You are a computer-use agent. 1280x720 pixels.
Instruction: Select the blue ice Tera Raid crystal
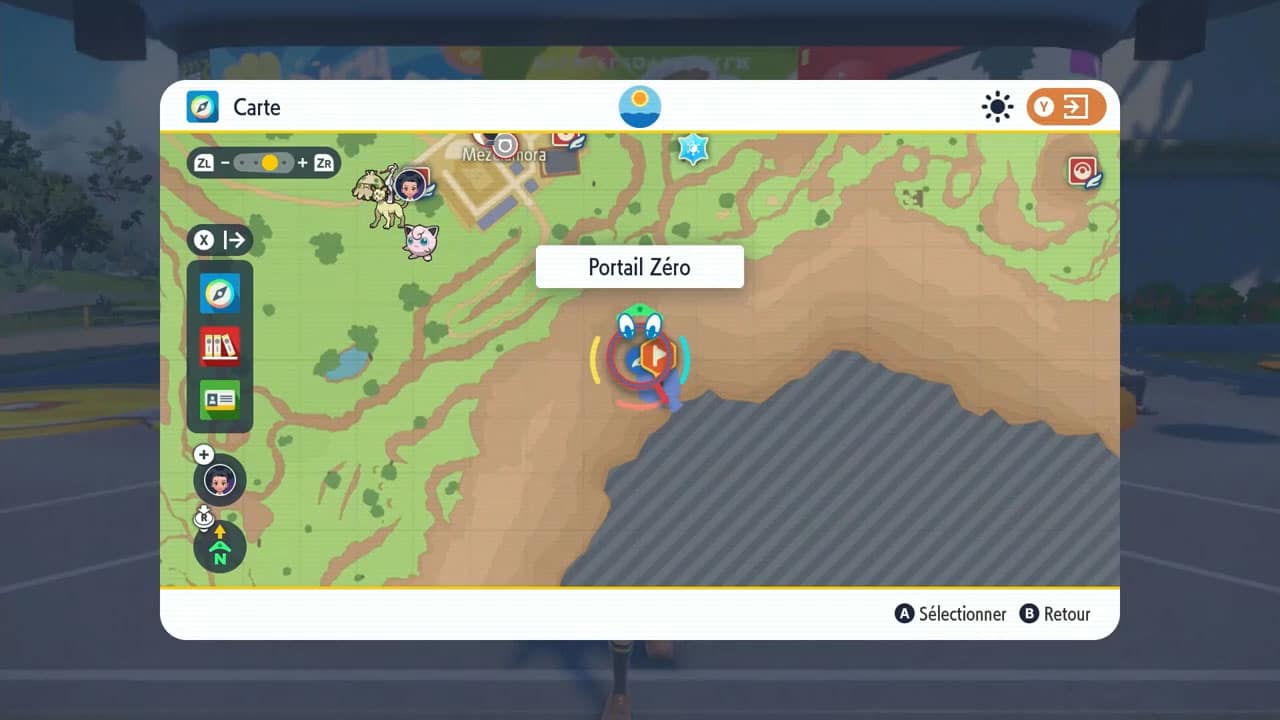click(693, 148)
